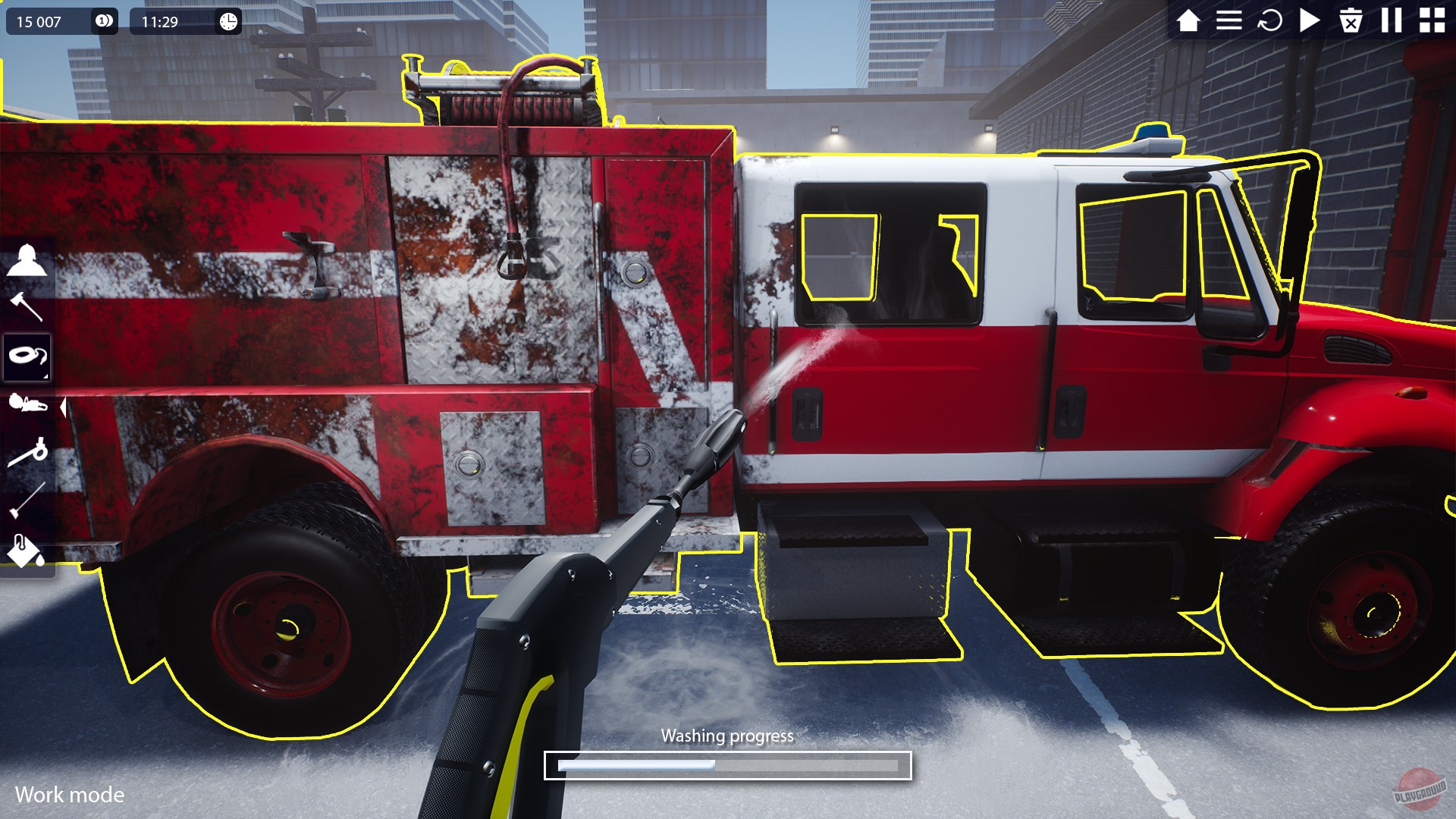Open the hamburger menu at top-right
This screenshot has height=819, width=1456.
click(x=1229, y=20)
